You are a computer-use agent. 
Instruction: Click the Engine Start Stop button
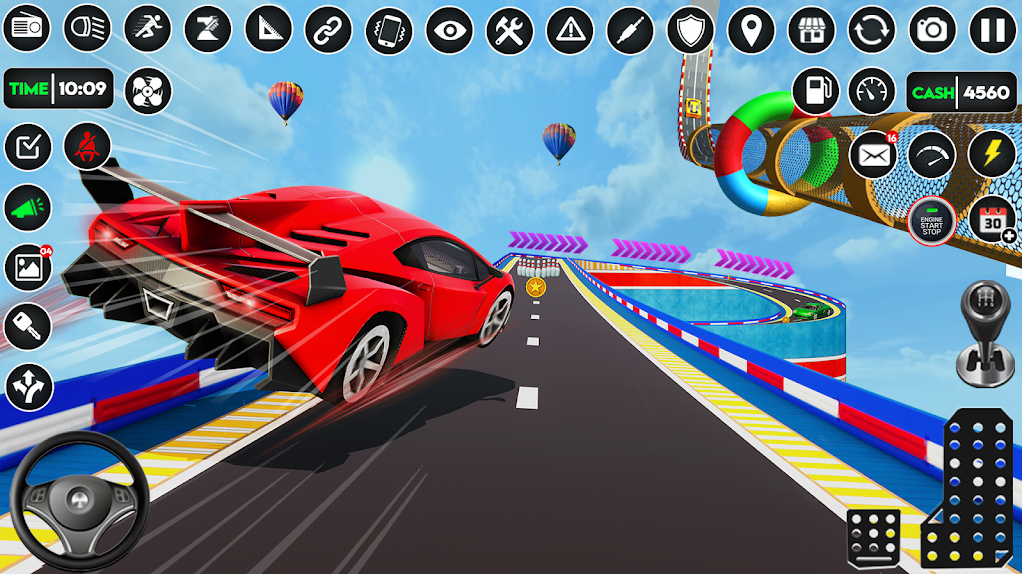coord(931,221)
